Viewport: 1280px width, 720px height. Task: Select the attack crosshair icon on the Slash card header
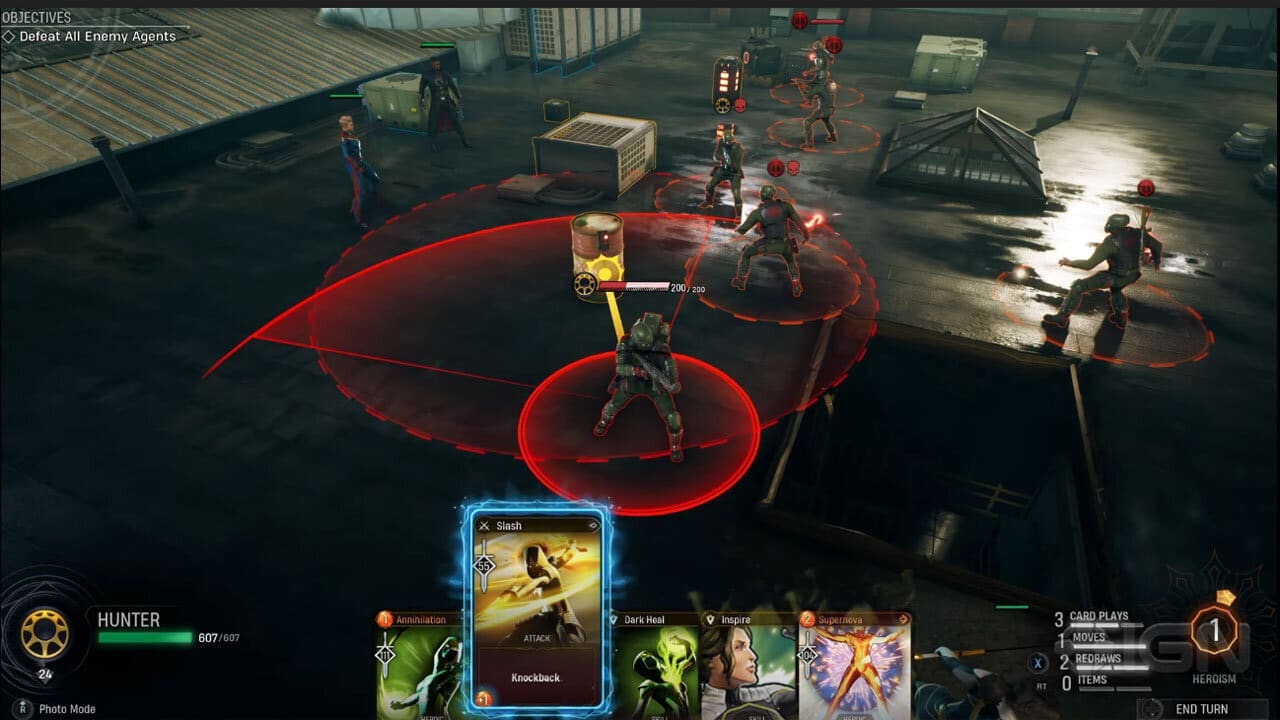point(484,524)
